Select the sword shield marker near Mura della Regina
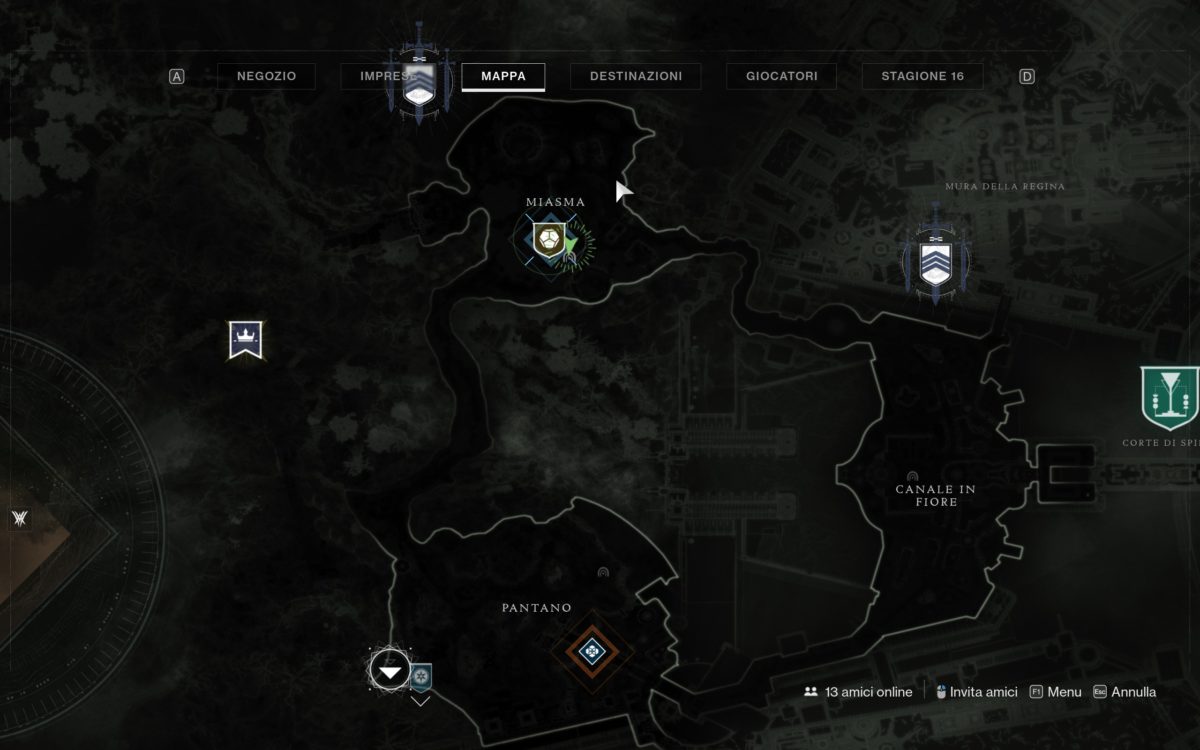Viewport: 1200px width, 750px height. coord(935,258)
